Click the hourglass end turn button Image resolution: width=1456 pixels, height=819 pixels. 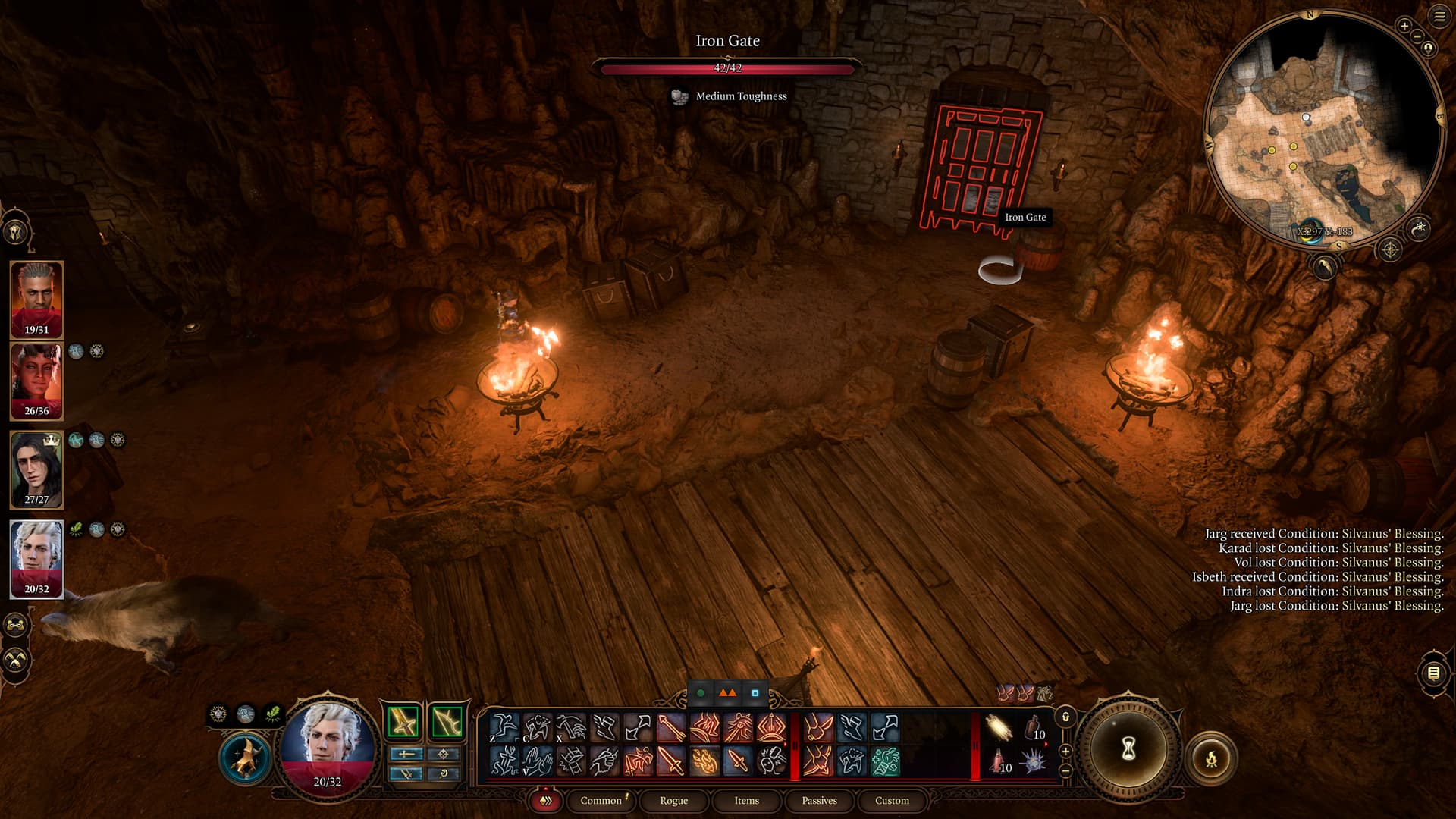(1128, 749)
